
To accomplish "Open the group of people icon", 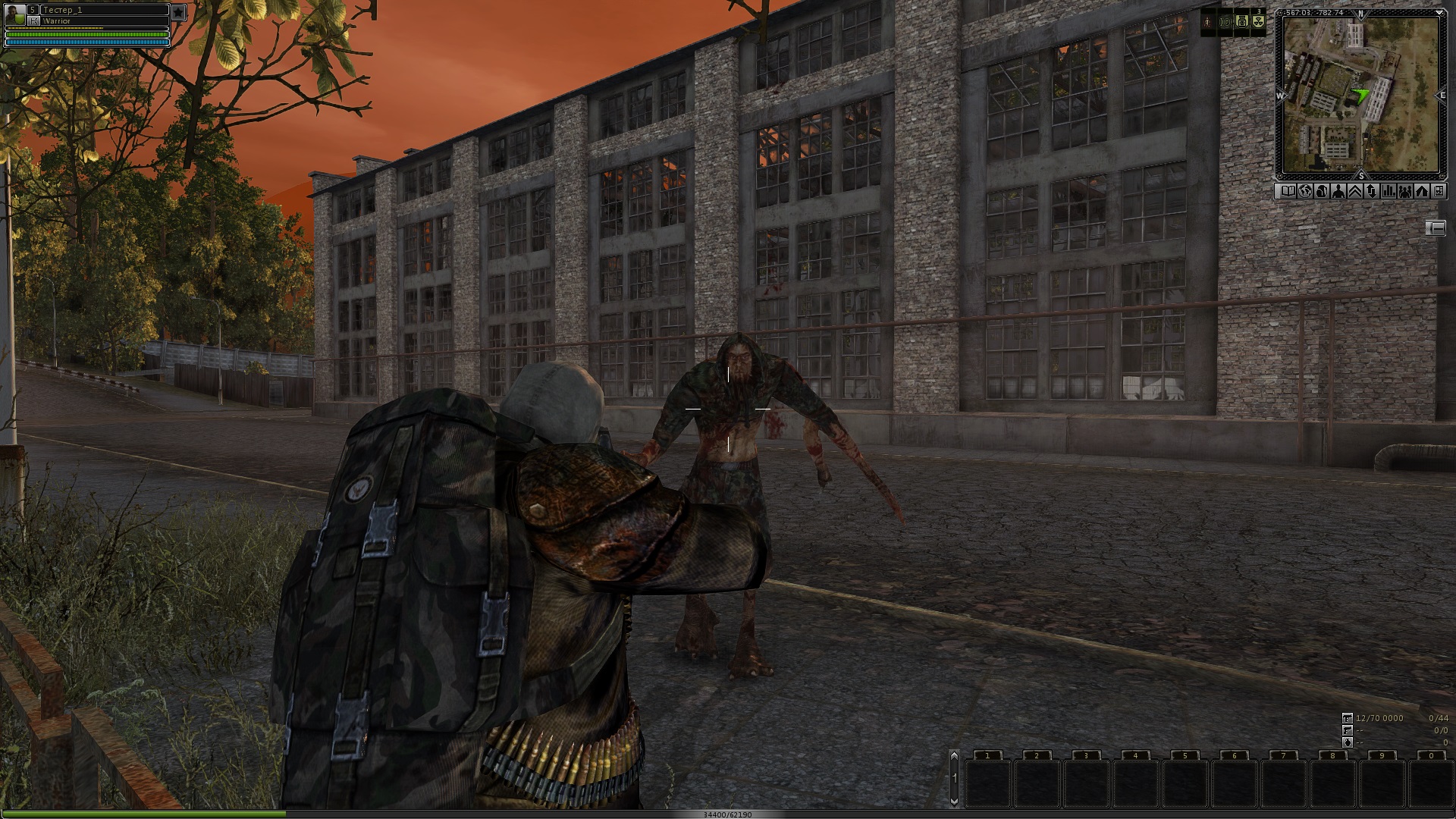I will (x=1405, y=192).
